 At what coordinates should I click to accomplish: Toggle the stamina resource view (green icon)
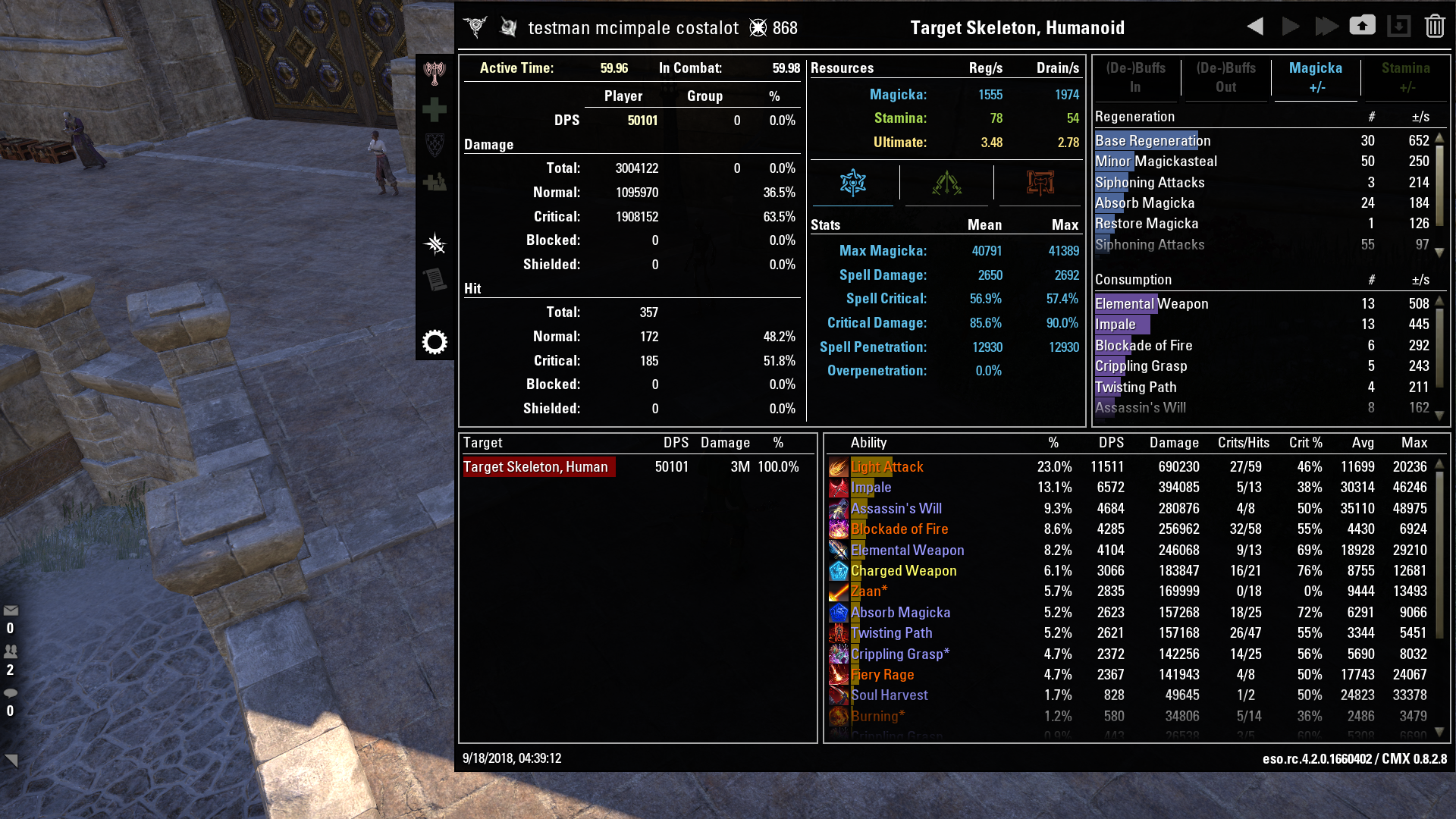coord(946,183)
